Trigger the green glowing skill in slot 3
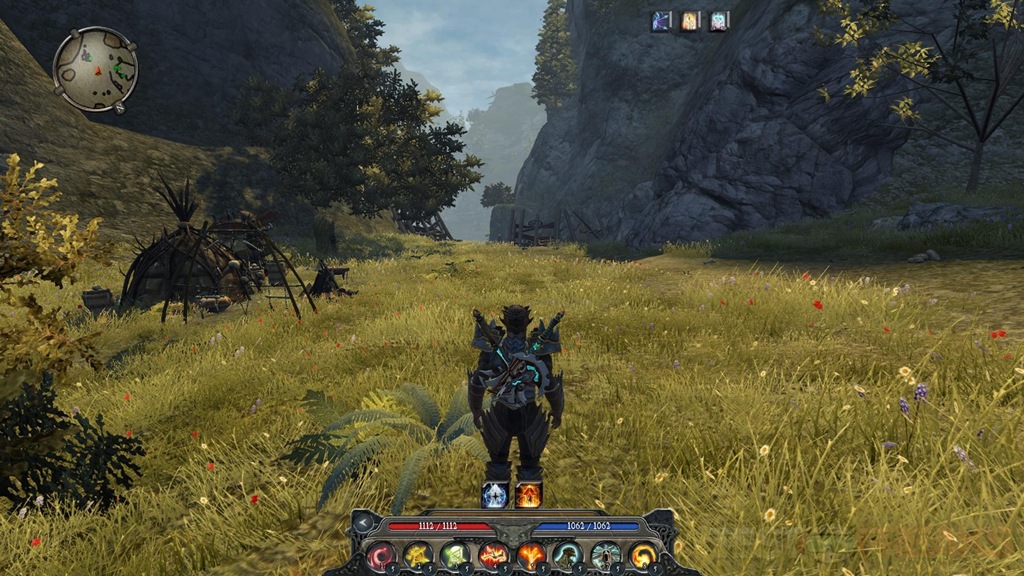This screenshot has height=576, width=1024. pyautogui.click(x=455, y=555)
